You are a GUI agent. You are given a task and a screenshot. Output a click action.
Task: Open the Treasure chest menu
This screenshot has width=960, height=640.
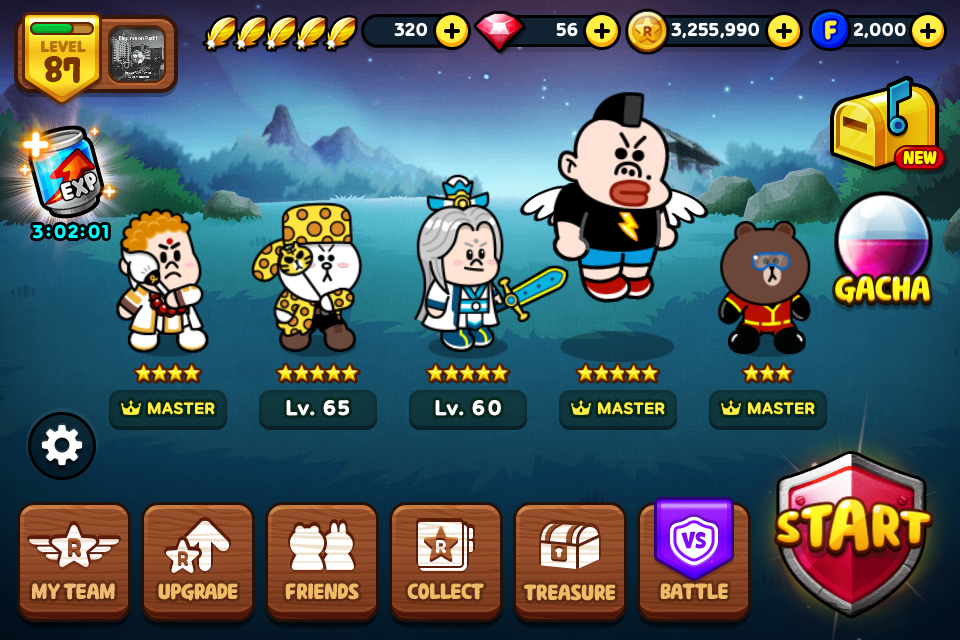click(570, 560)
